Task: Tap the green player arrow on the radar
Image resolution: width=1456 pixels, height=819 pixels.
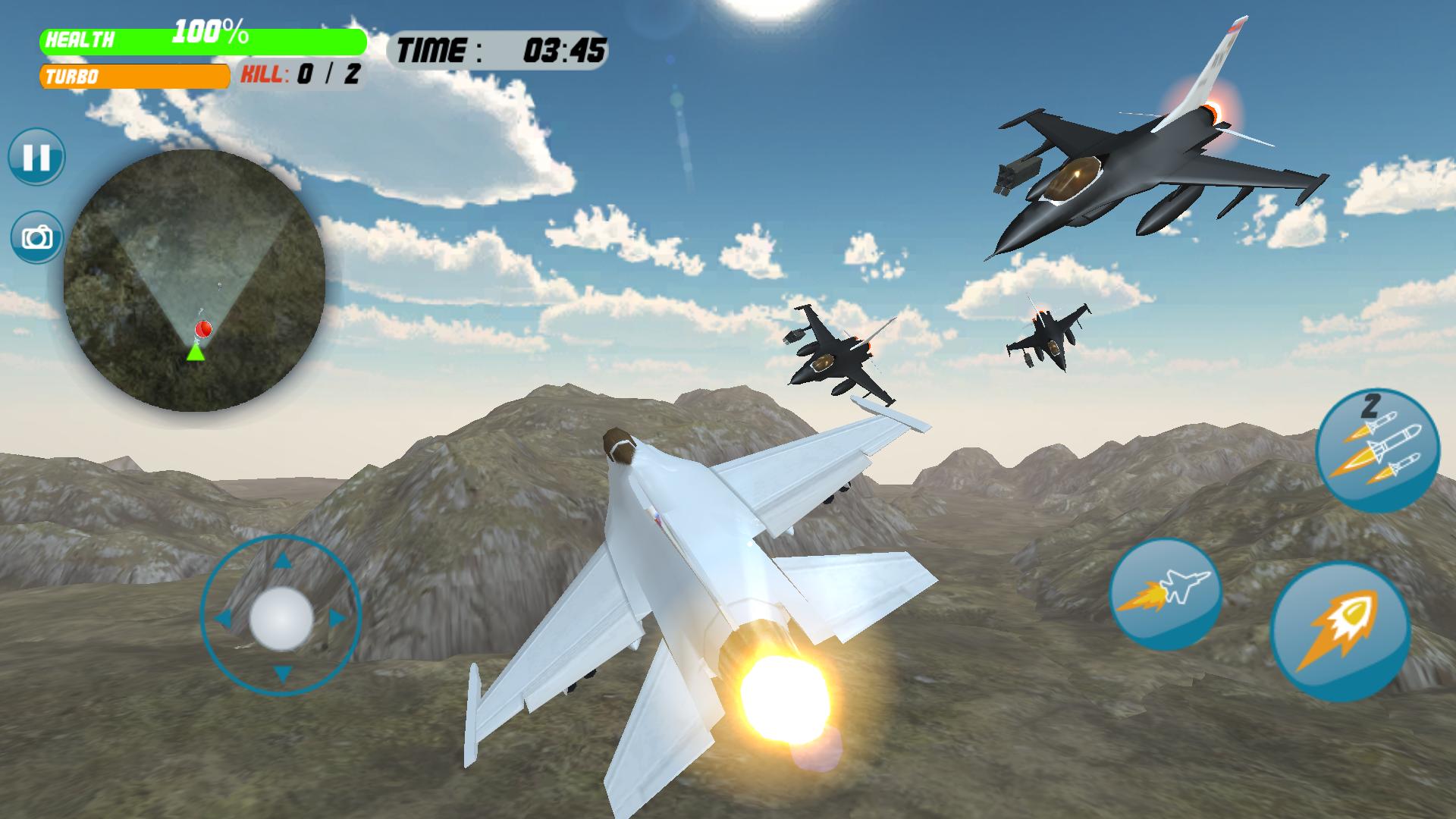Action: pyautogui.click(x=195, y=353)
